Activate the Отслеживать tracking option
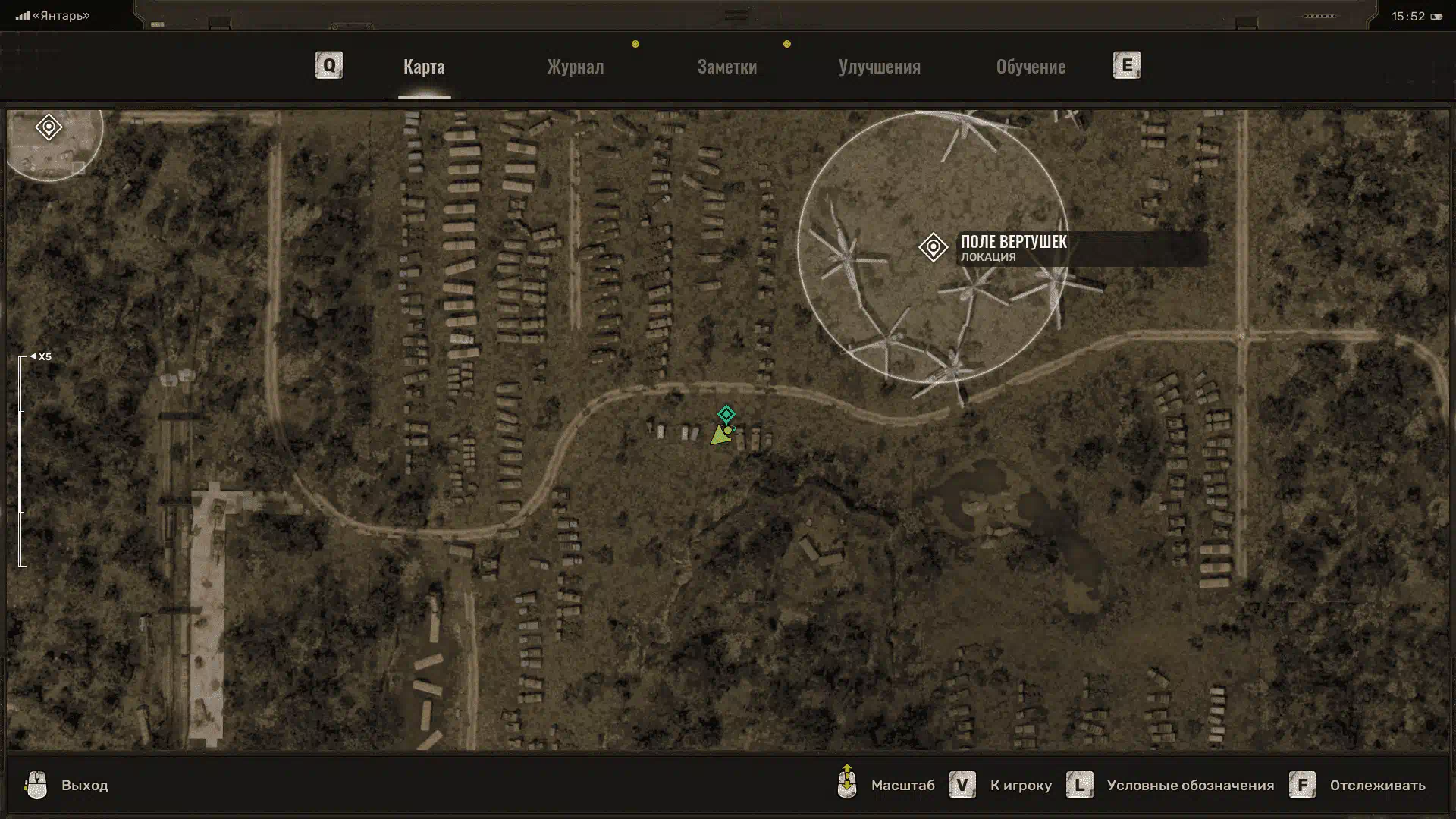 click(x=1376, y=785)
